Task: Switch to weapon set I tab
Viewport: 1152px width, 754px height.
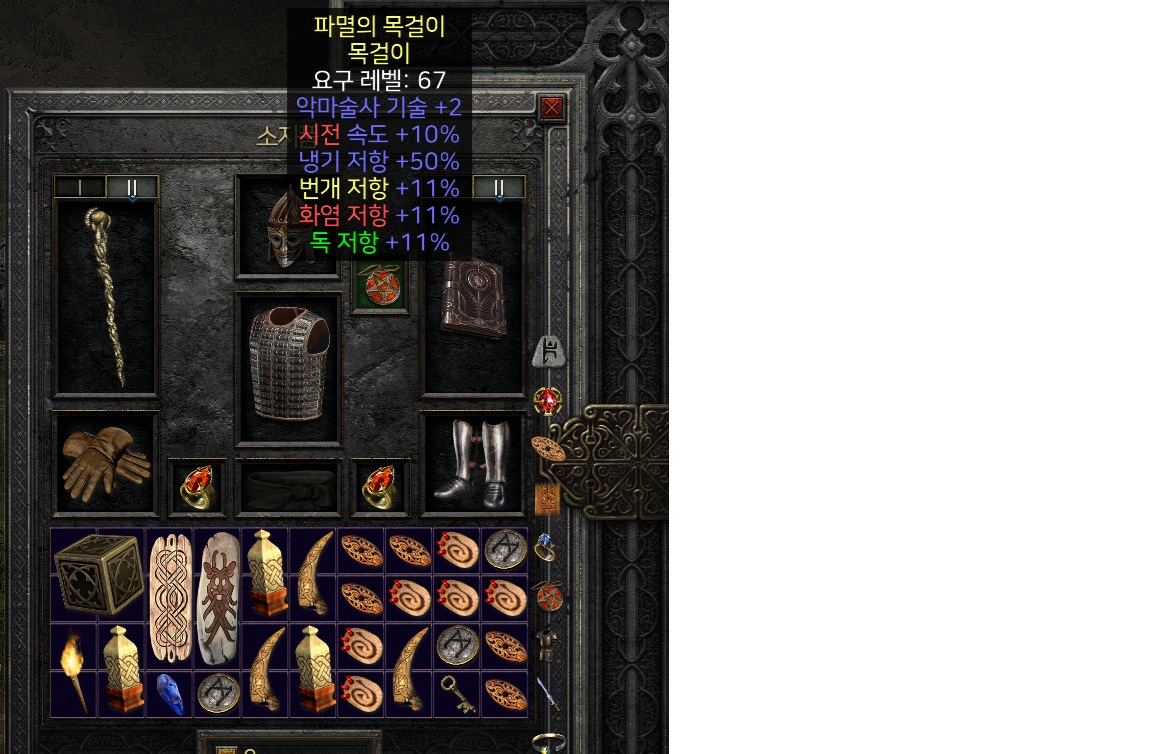Action: [80, 187]
